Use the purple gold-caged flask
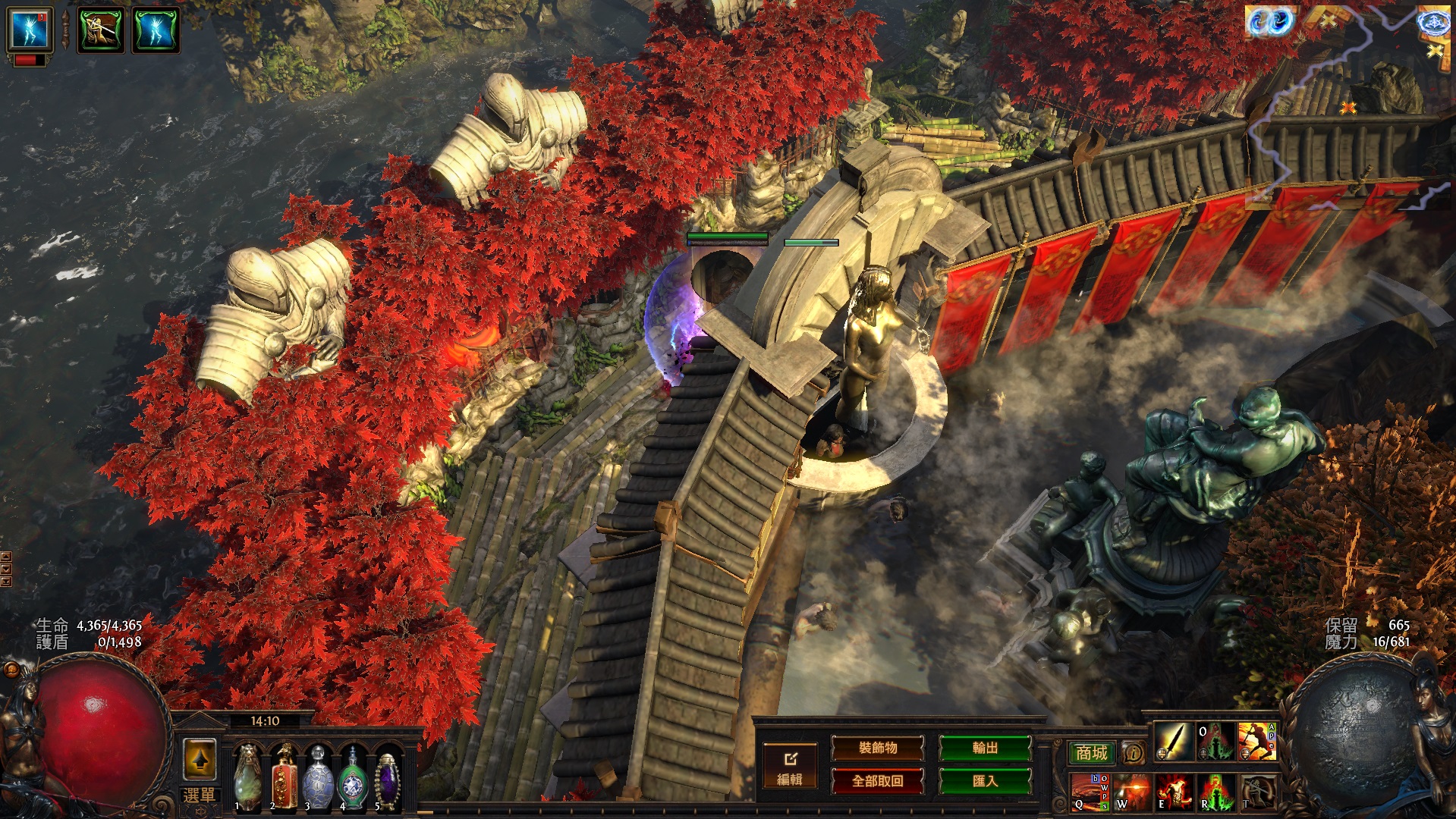Viewport: 1456px width, 819px height. pyautogui.click(x=387, y=775)
